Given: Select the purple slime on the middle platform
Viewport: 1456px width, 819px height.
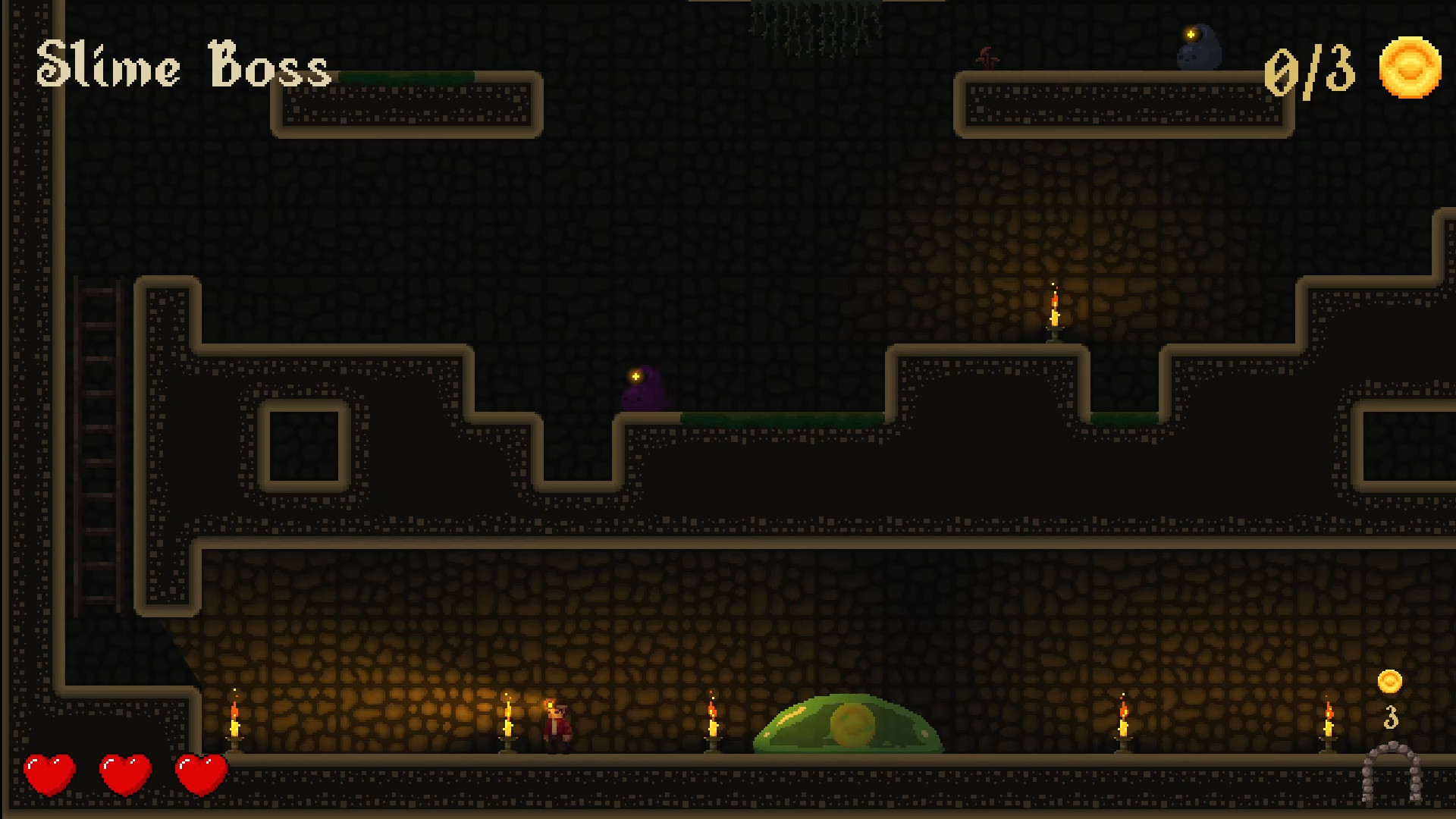Looking at the screenshot, I should click(x=643, y=391).
